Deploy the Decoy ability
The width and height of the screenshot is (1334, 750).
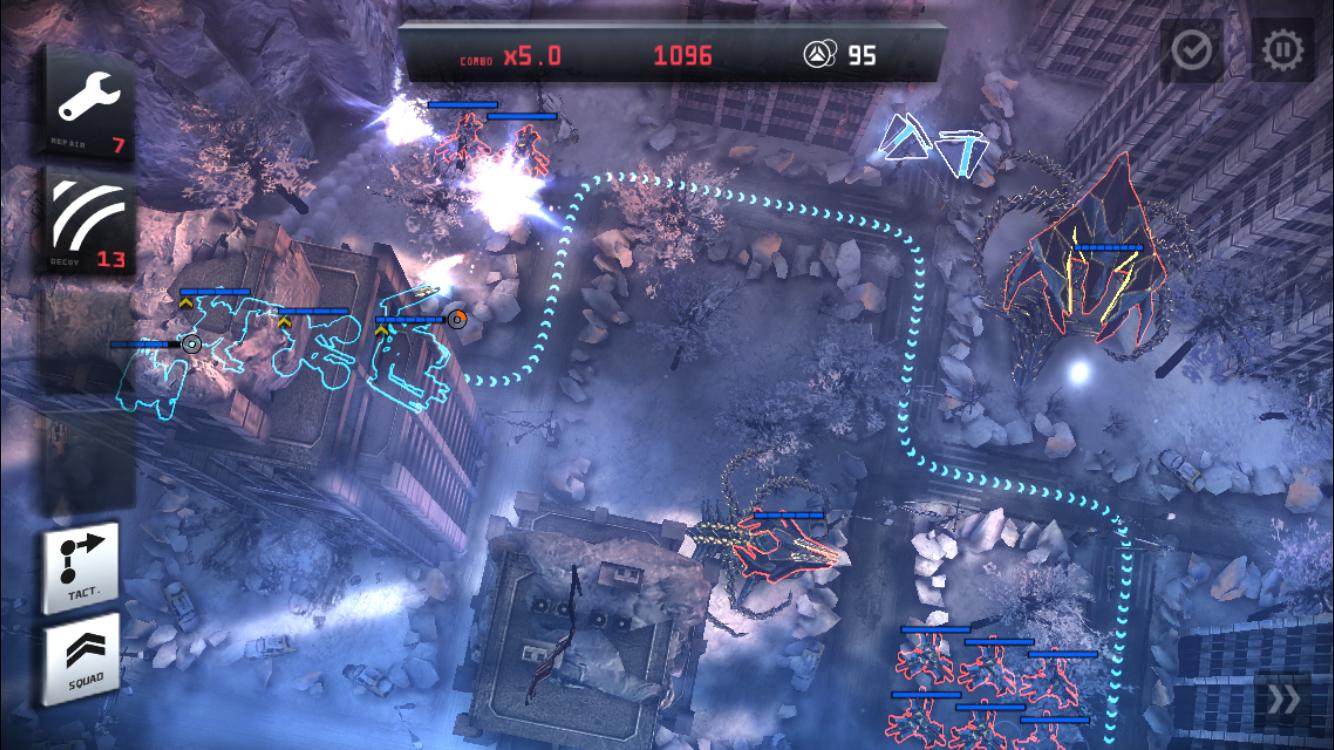(89, 222)
